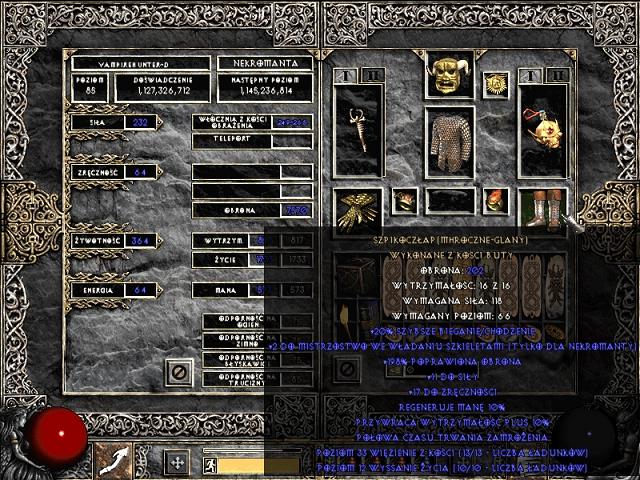Switch to weapon tab II above the wand
640x480 pixels.
coord(372,74)
